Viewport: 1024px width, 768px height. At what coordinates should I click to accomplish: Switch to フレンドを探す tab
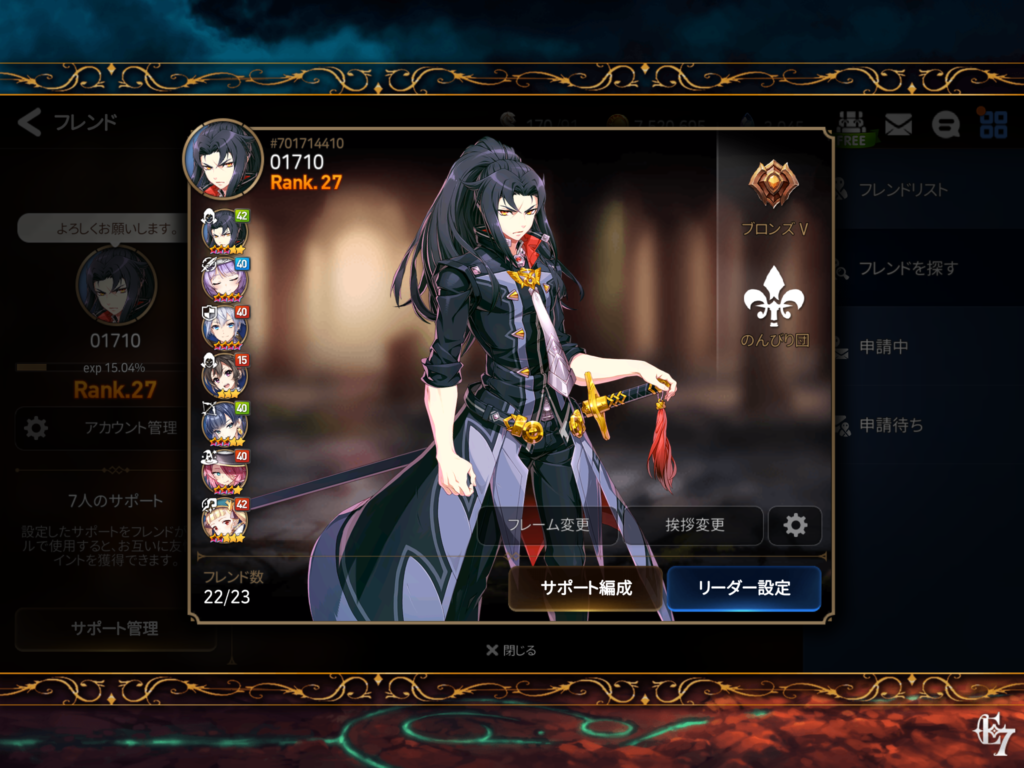click(x=908, y=268)
